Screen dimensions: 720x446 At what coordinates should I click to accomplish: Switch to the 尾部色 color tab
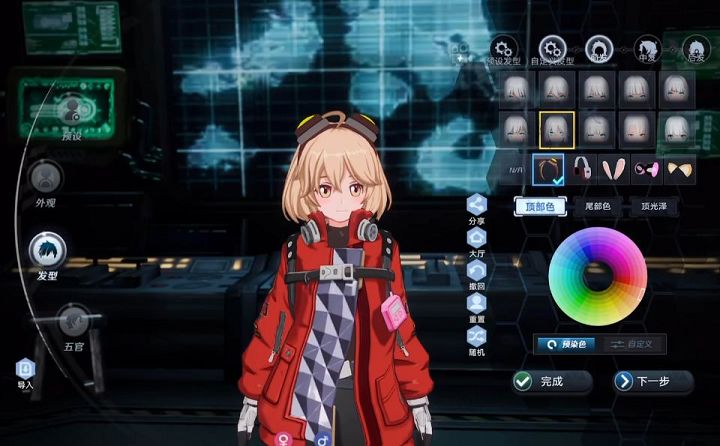598,206
